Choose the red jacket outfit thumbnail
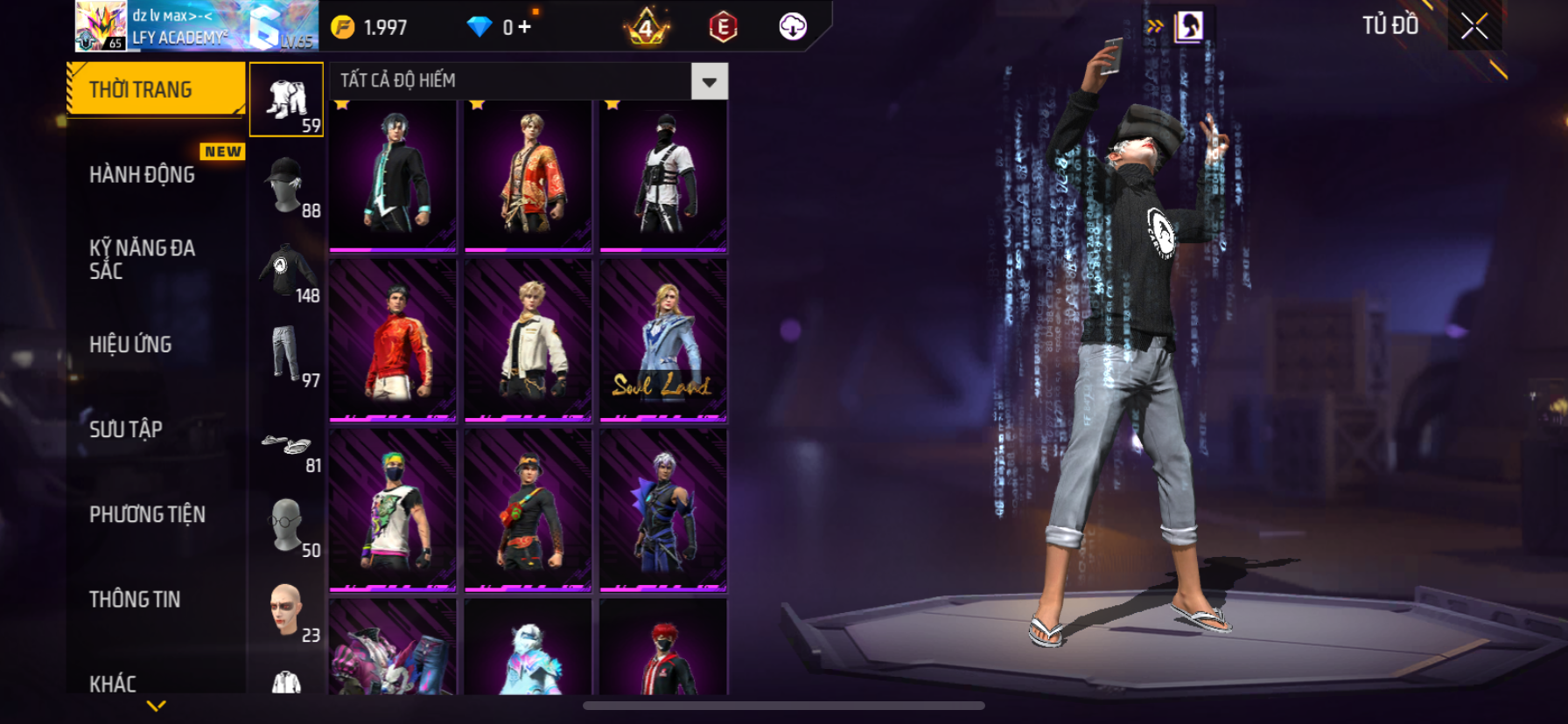 point(393,341)
